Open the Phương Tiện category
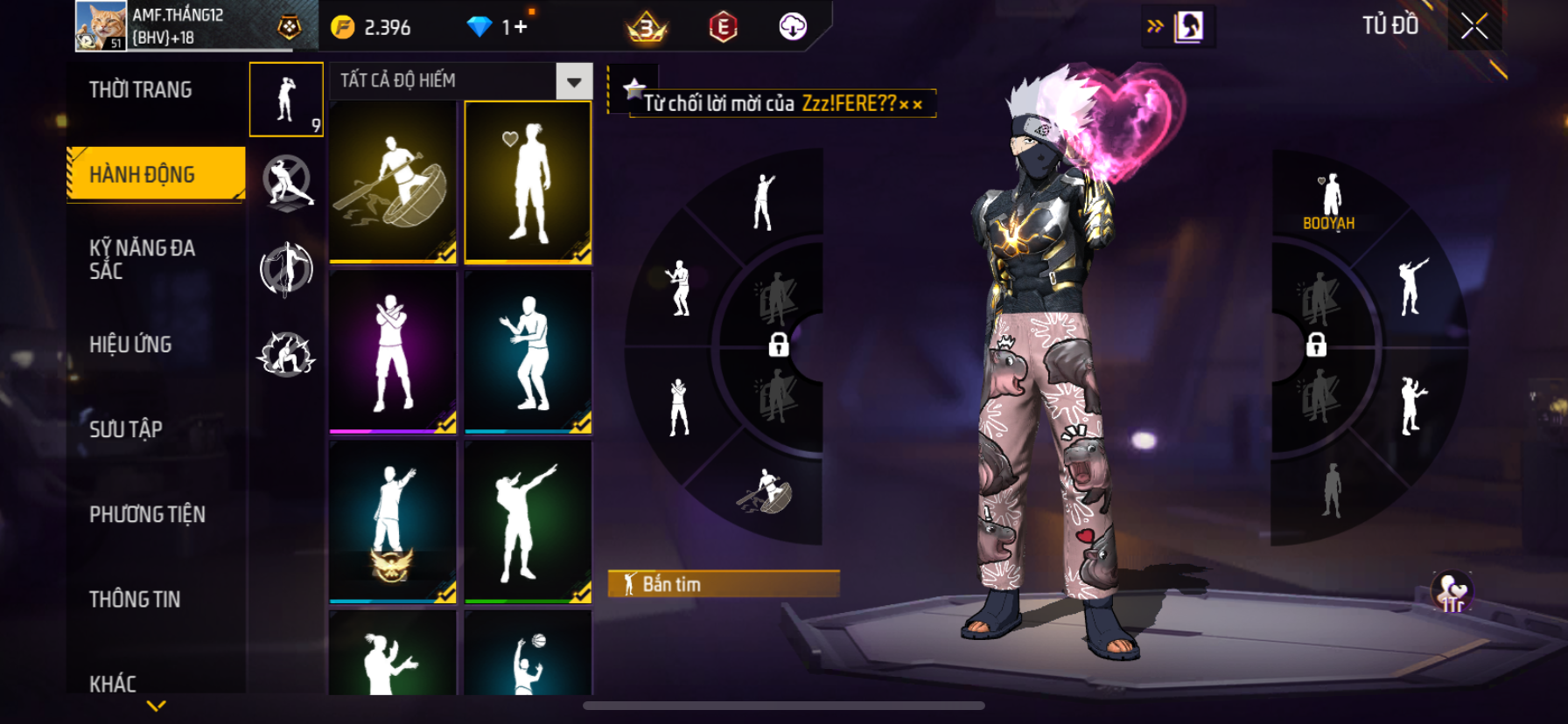Viewport: 1568px width, 724px height. click(147, 514)
